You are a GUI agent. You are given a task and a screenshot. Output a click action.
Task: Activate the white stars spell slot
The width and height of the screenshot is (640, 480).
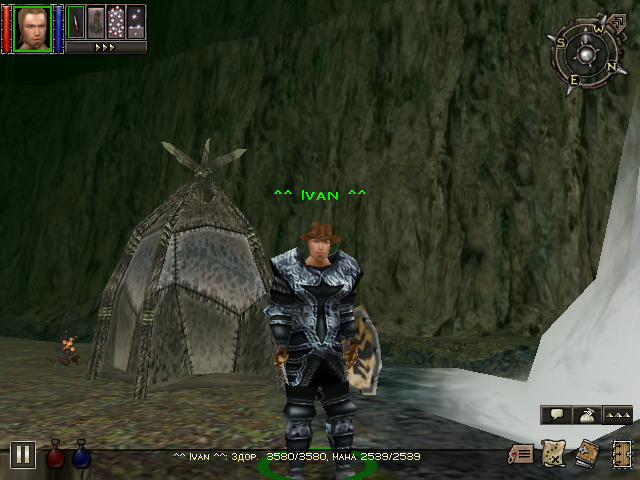[x=136, y=21]
